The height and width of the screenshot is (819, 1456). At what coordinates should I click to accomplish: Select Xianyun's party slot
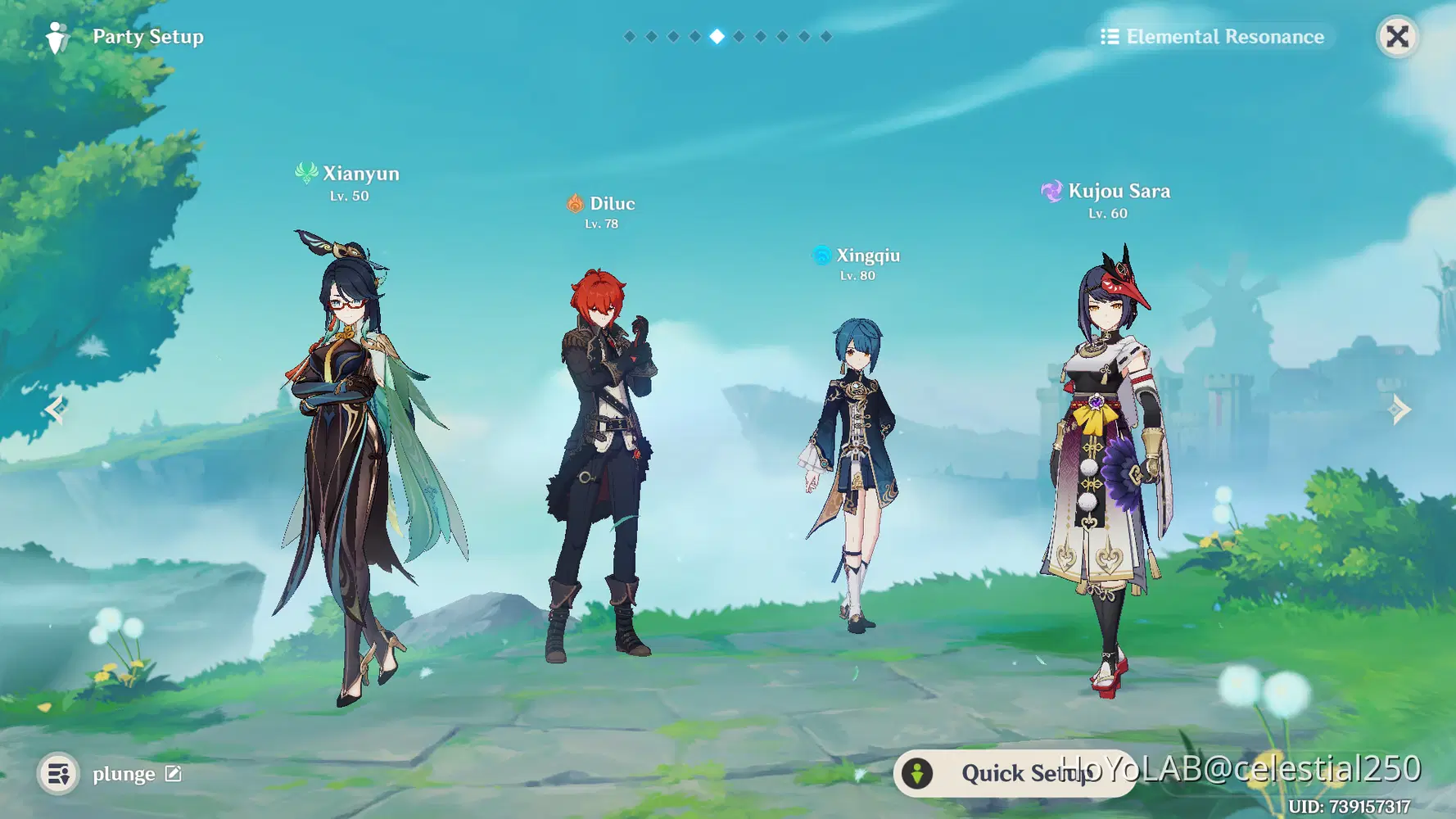coord(352,459)
